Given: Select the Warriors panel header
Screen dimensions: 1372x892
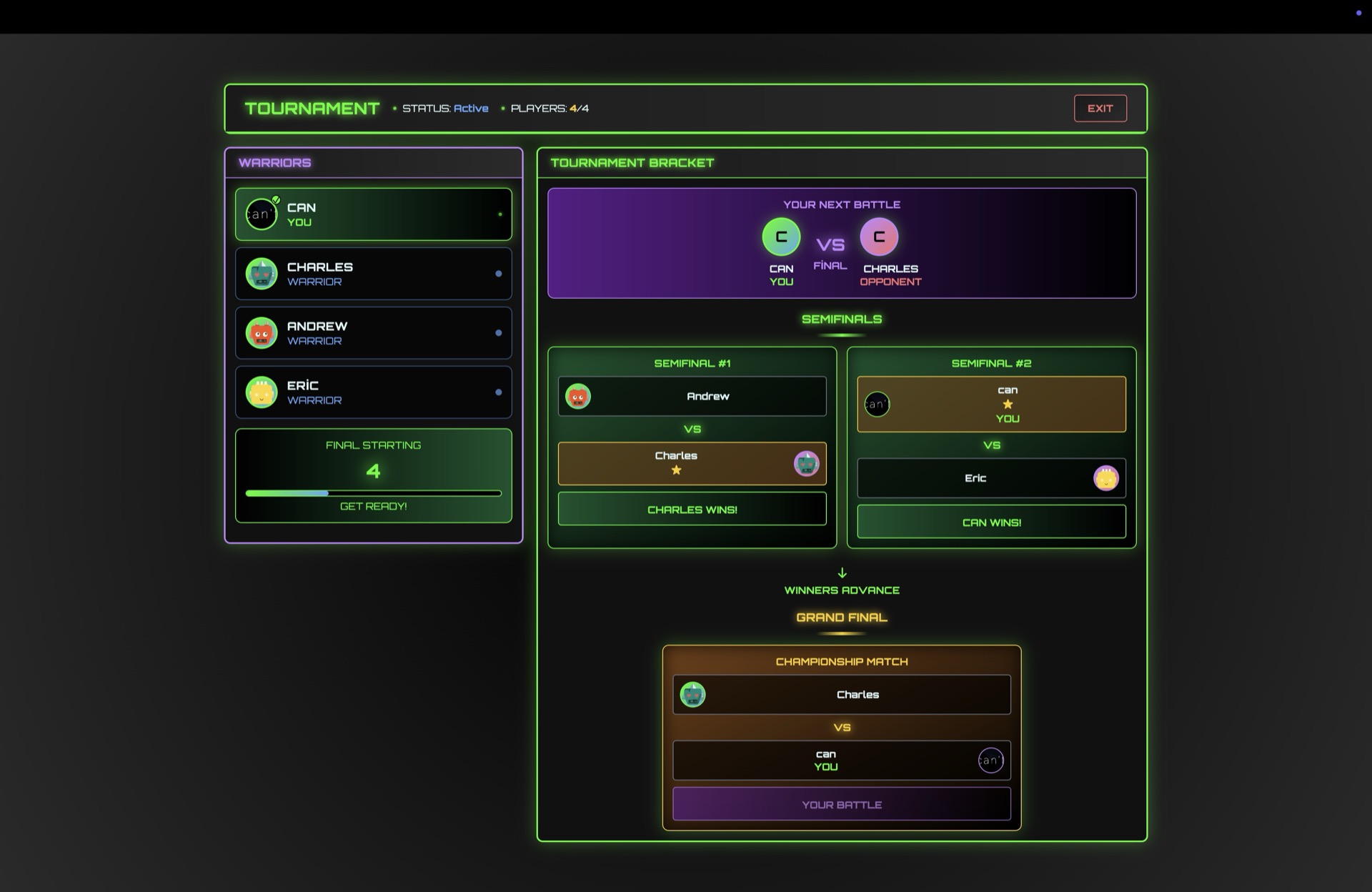Looking at the screenshot, I should (x=274, y=163).
